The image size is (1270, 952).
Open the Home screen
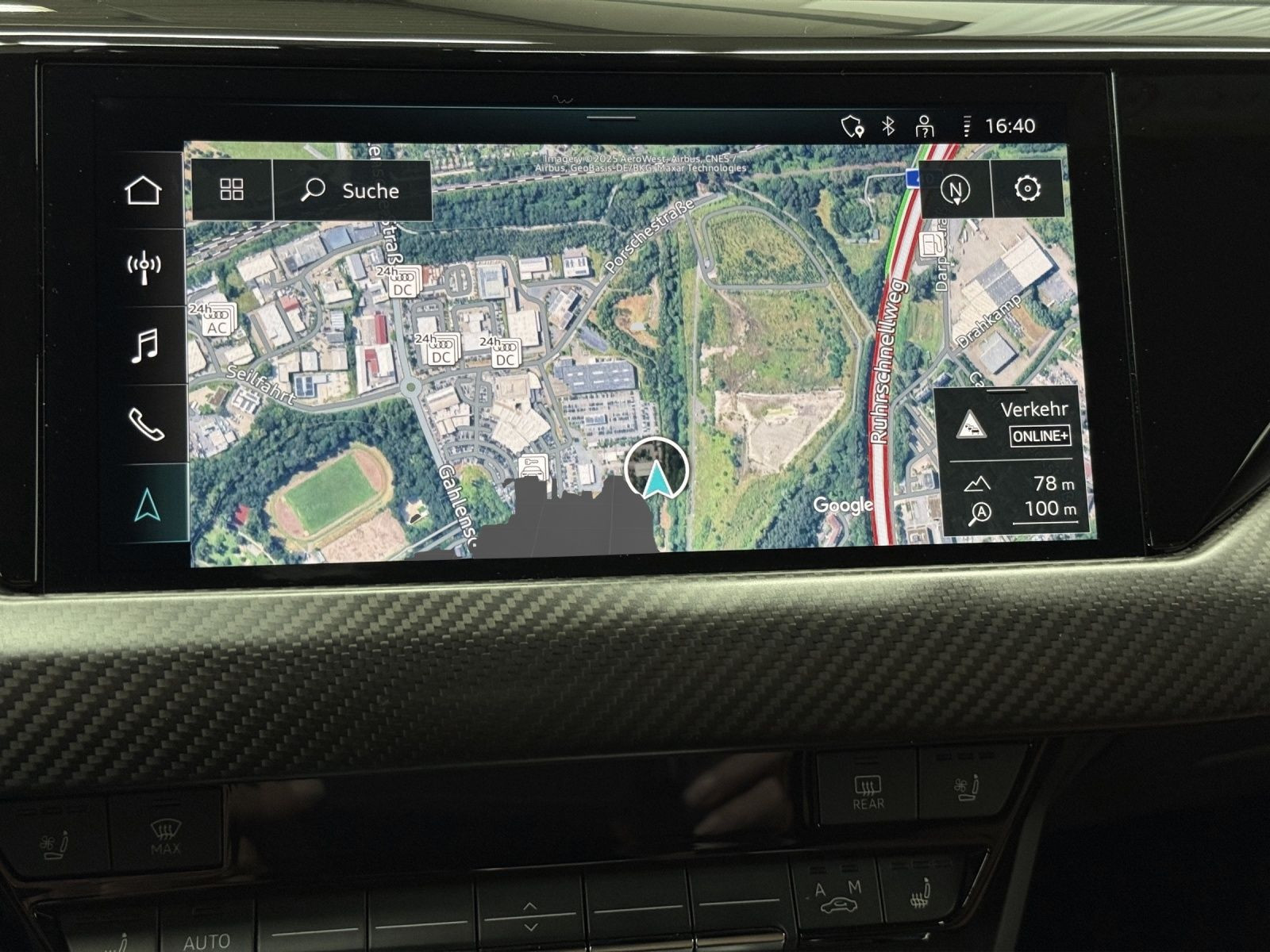144,190
